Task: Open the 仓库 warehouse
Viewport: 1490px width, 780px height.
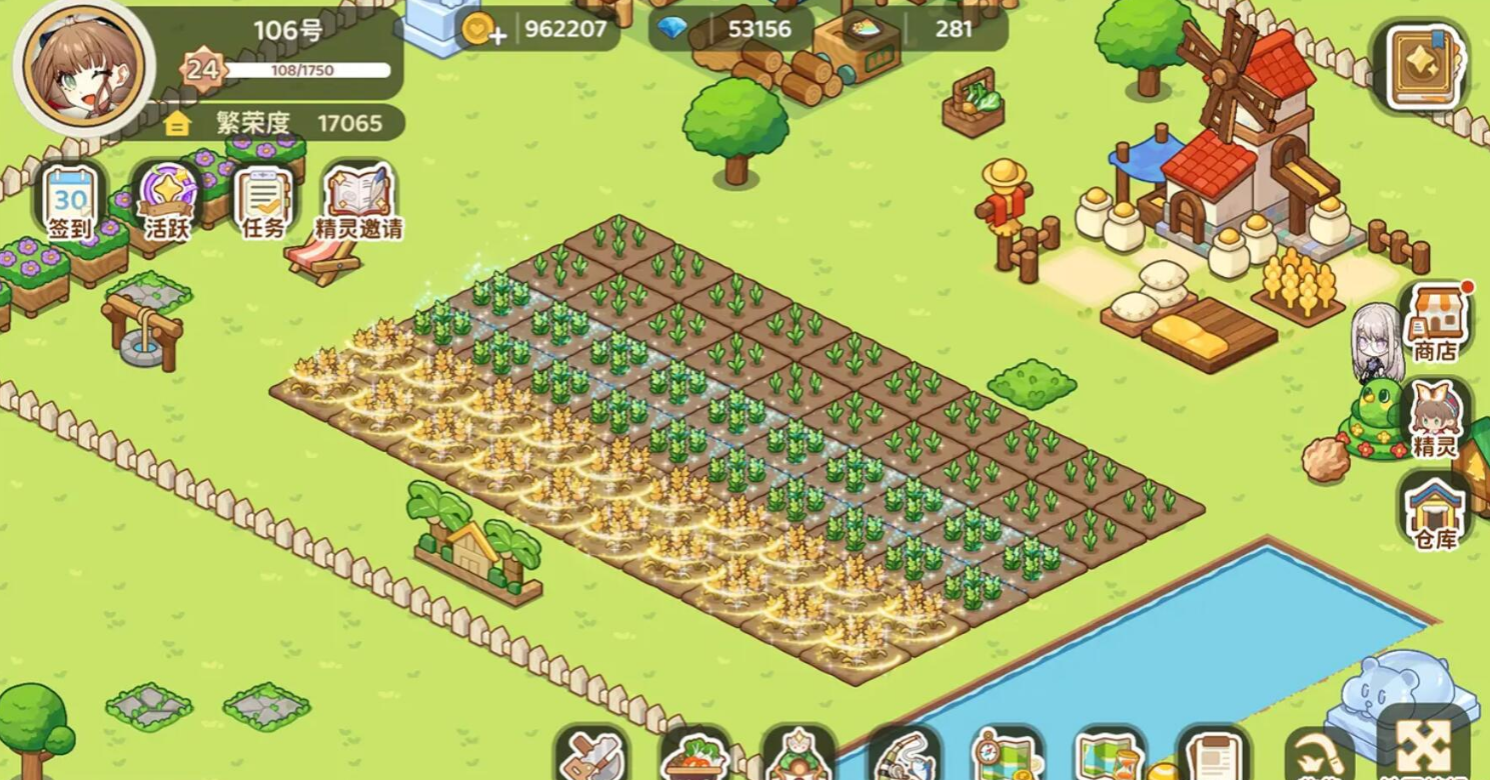Action: coord(1434,510)
